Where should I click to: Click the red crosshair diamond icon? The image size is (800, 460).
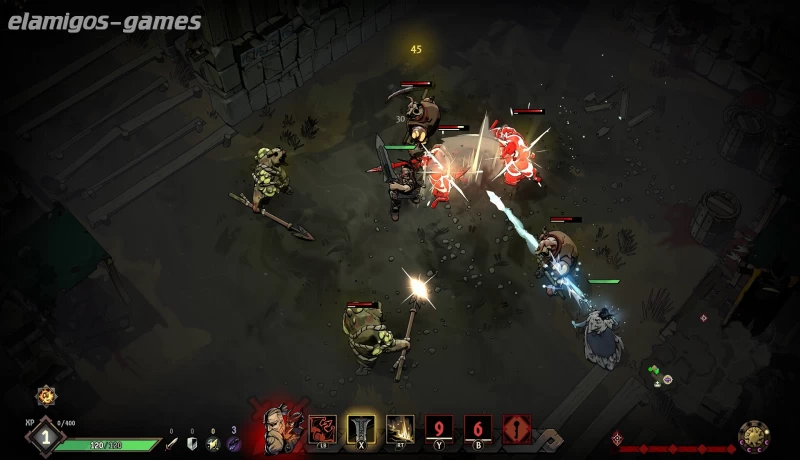(616, 438)
